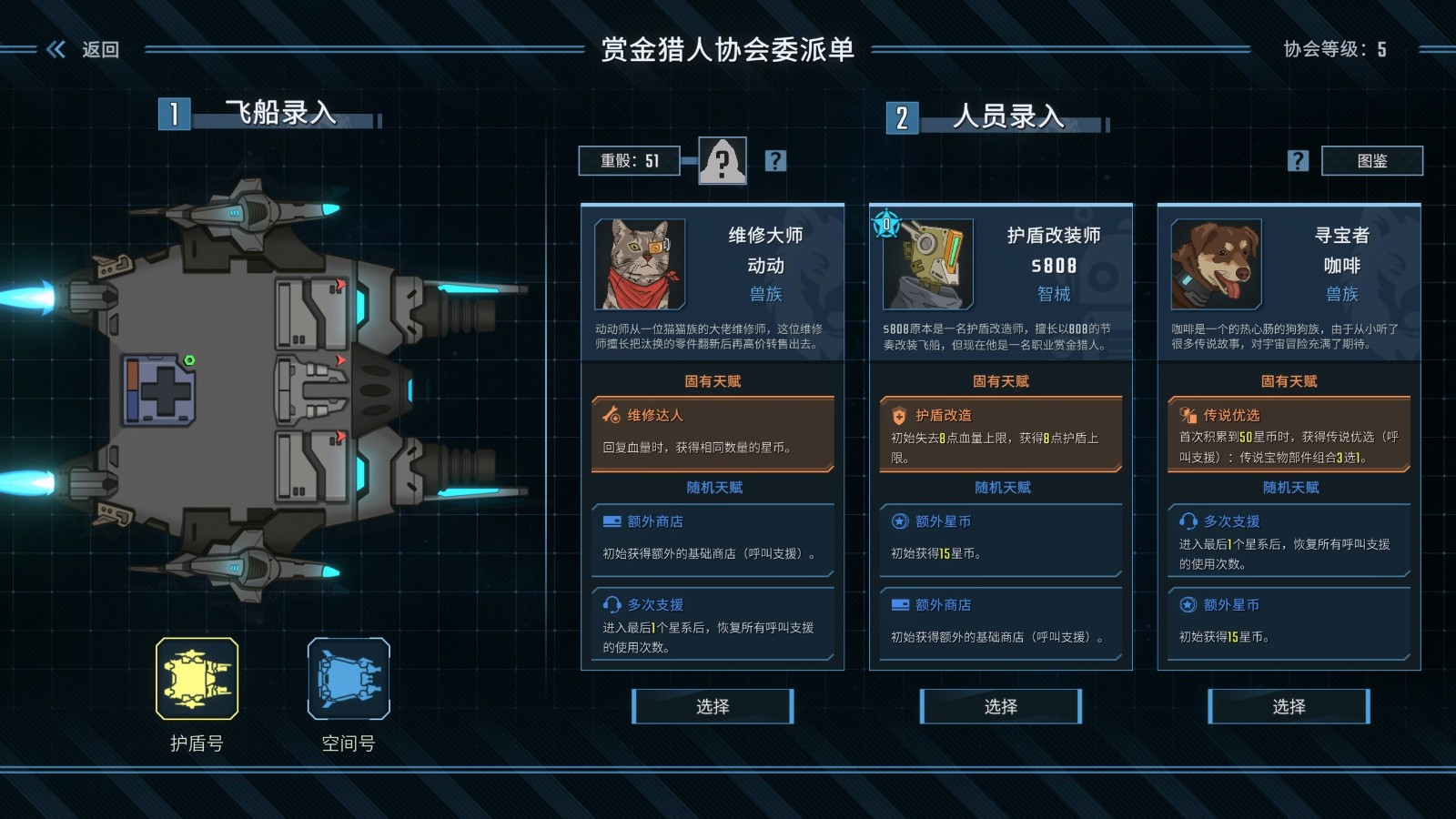The height and width of the screenshot is (819, 1456).
Task: View 咖啡 the dog's portrait
Action: point(1216,265)
